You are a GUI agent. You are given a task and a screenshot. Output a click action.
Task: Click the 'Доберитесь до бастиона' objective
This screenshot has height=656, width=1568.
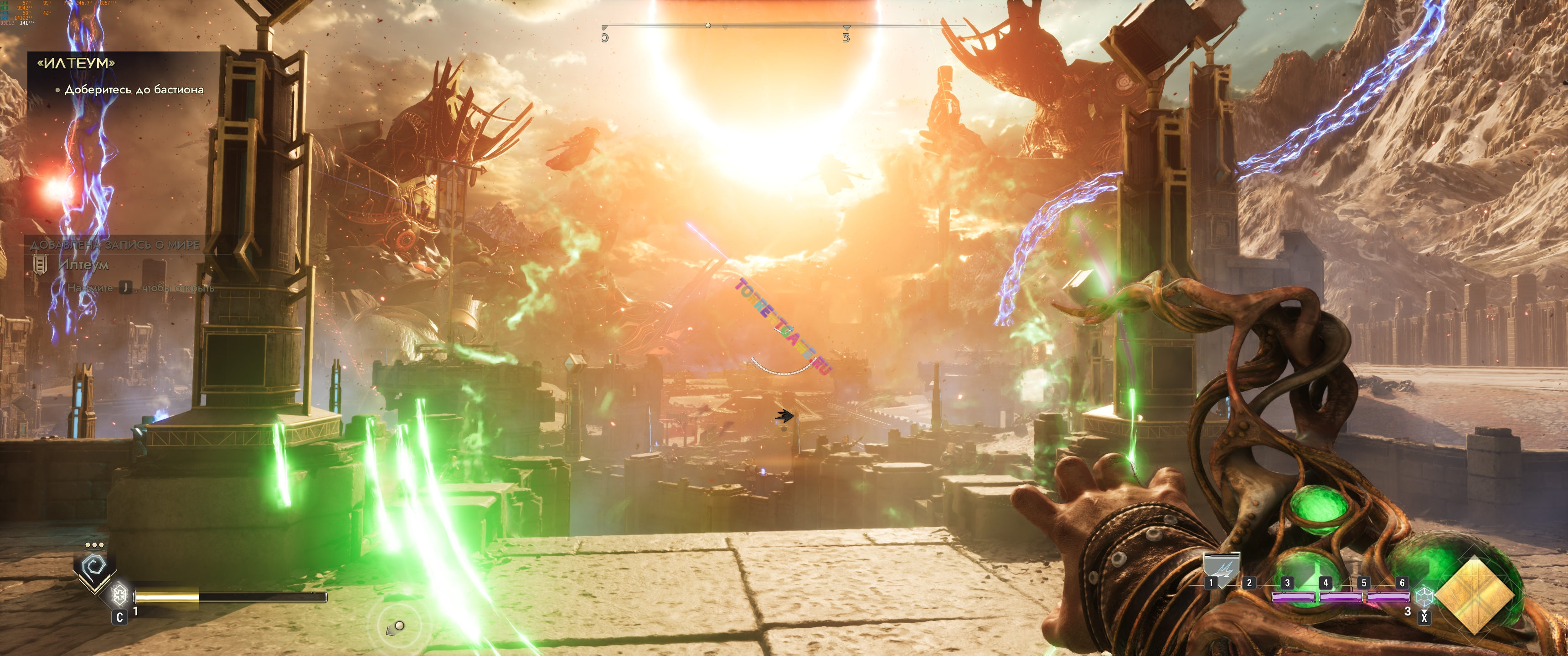(134, 89)
